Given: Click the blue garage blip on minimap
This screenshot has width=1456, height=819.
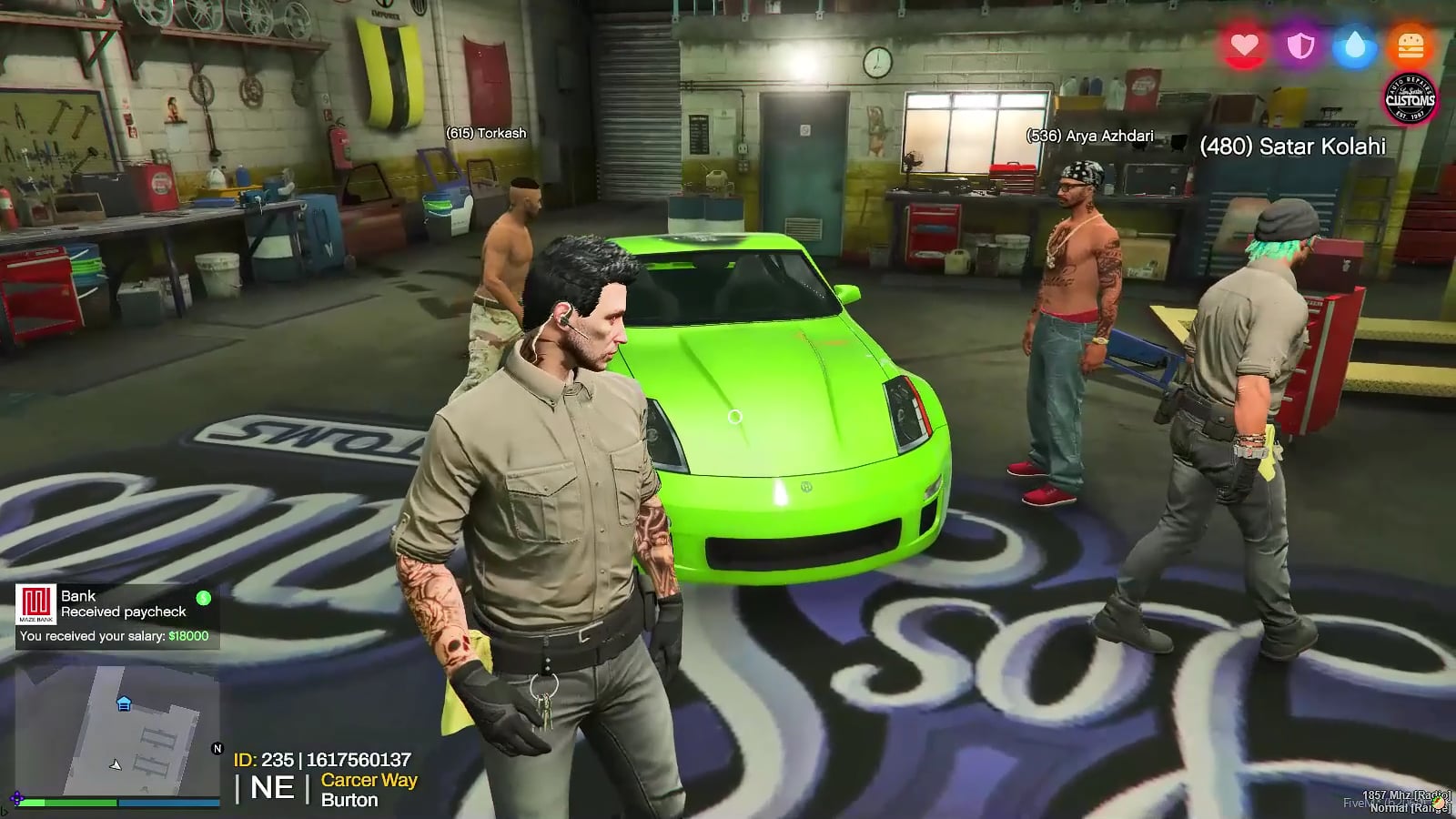Looking at the screenshot, I should tap(125, 703).
